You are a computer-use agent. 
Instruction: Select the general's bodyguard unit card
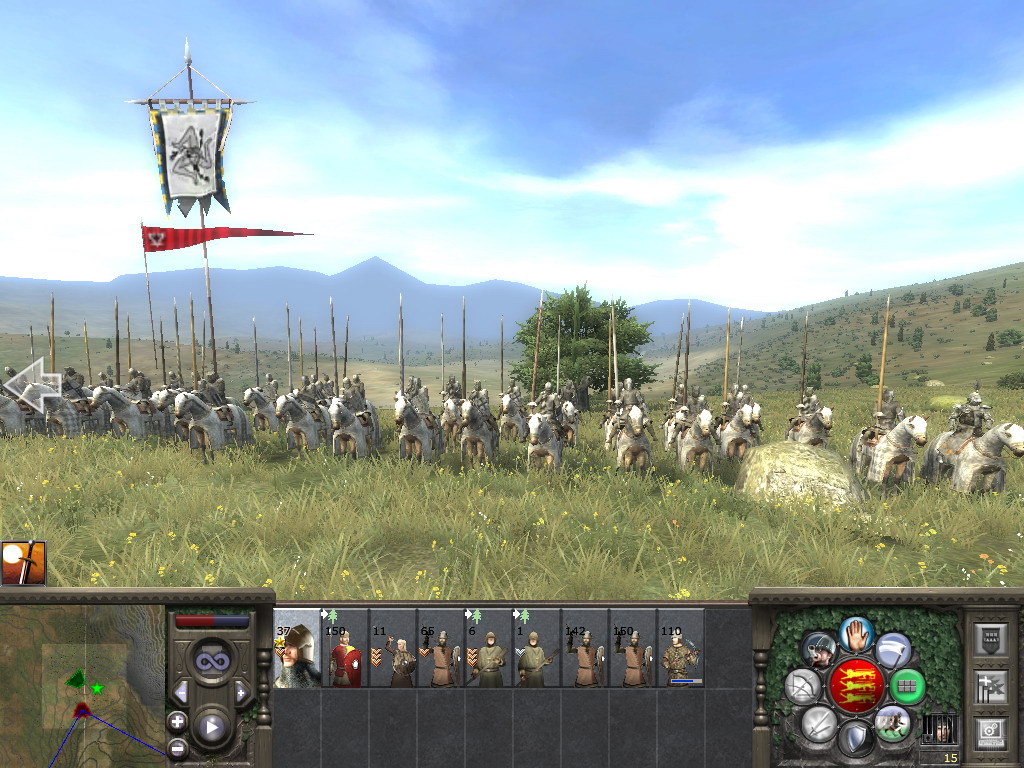(297, 648)
